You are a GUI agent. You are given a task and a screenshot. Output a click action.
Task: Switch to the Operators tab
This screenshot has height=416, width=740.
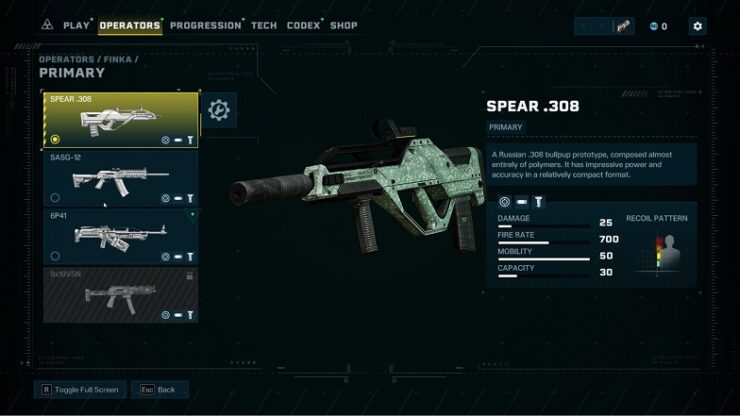[130, 25]
